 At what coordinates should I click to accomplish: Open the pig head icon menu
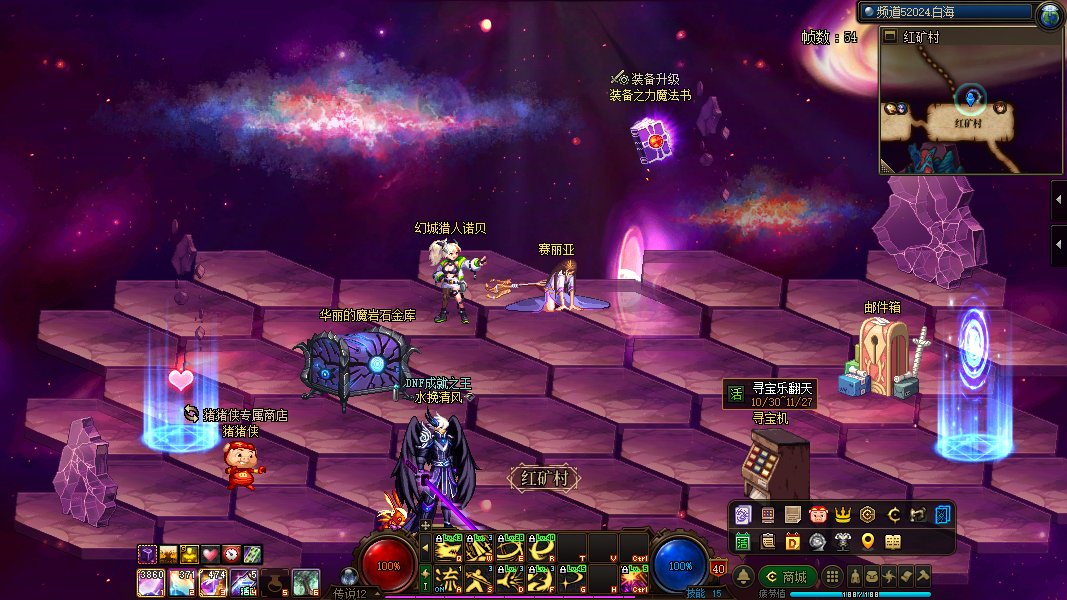[818, 515]
